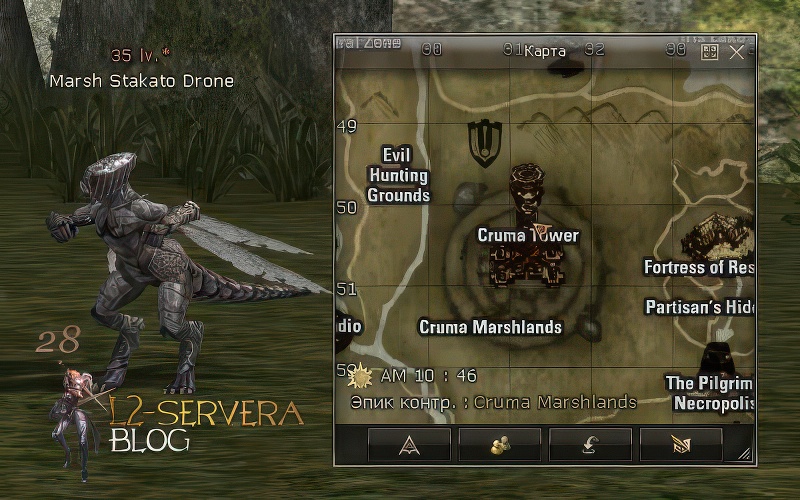Click the triangle A emblem button

point(408,445)
